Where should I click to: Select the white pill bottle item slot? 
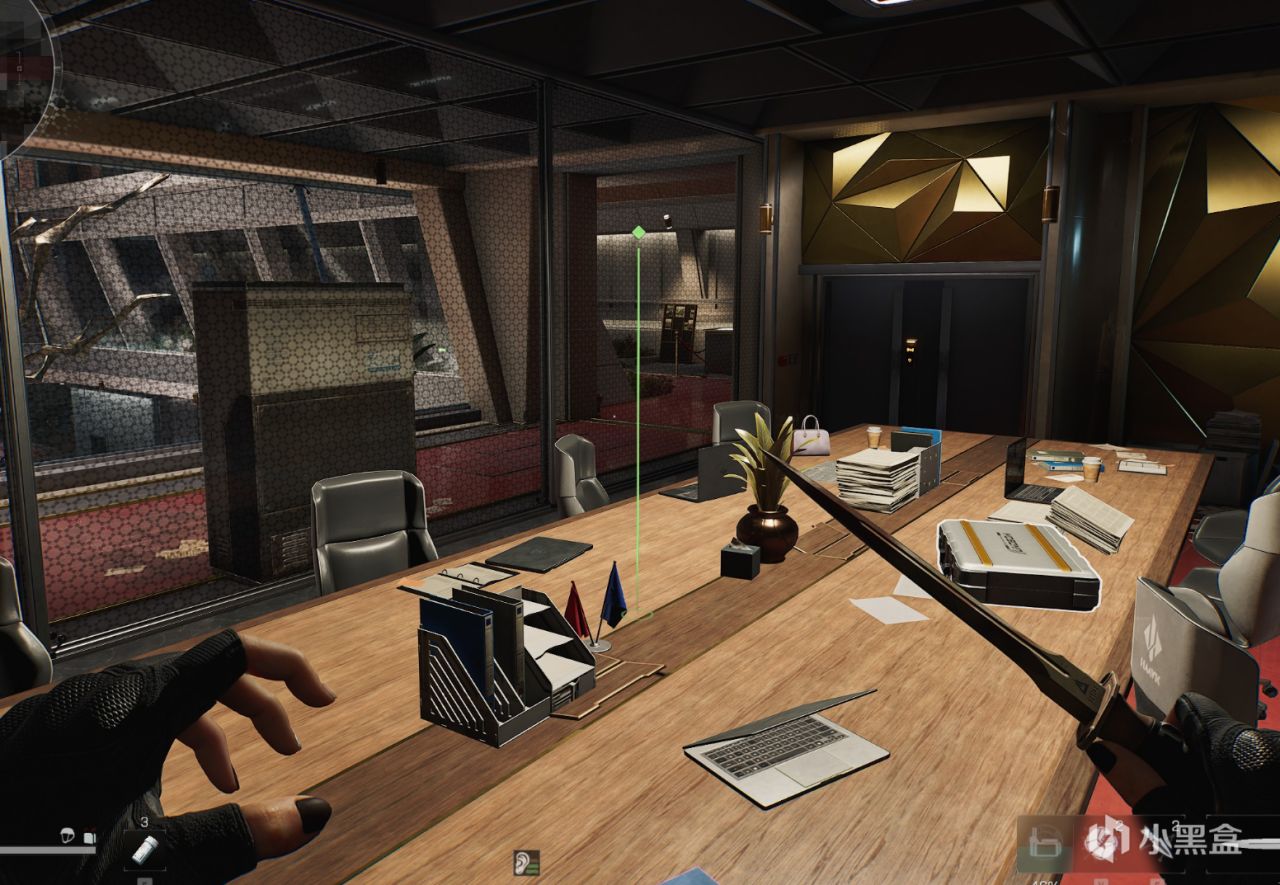pyautogui.click(x=144, y=850)
